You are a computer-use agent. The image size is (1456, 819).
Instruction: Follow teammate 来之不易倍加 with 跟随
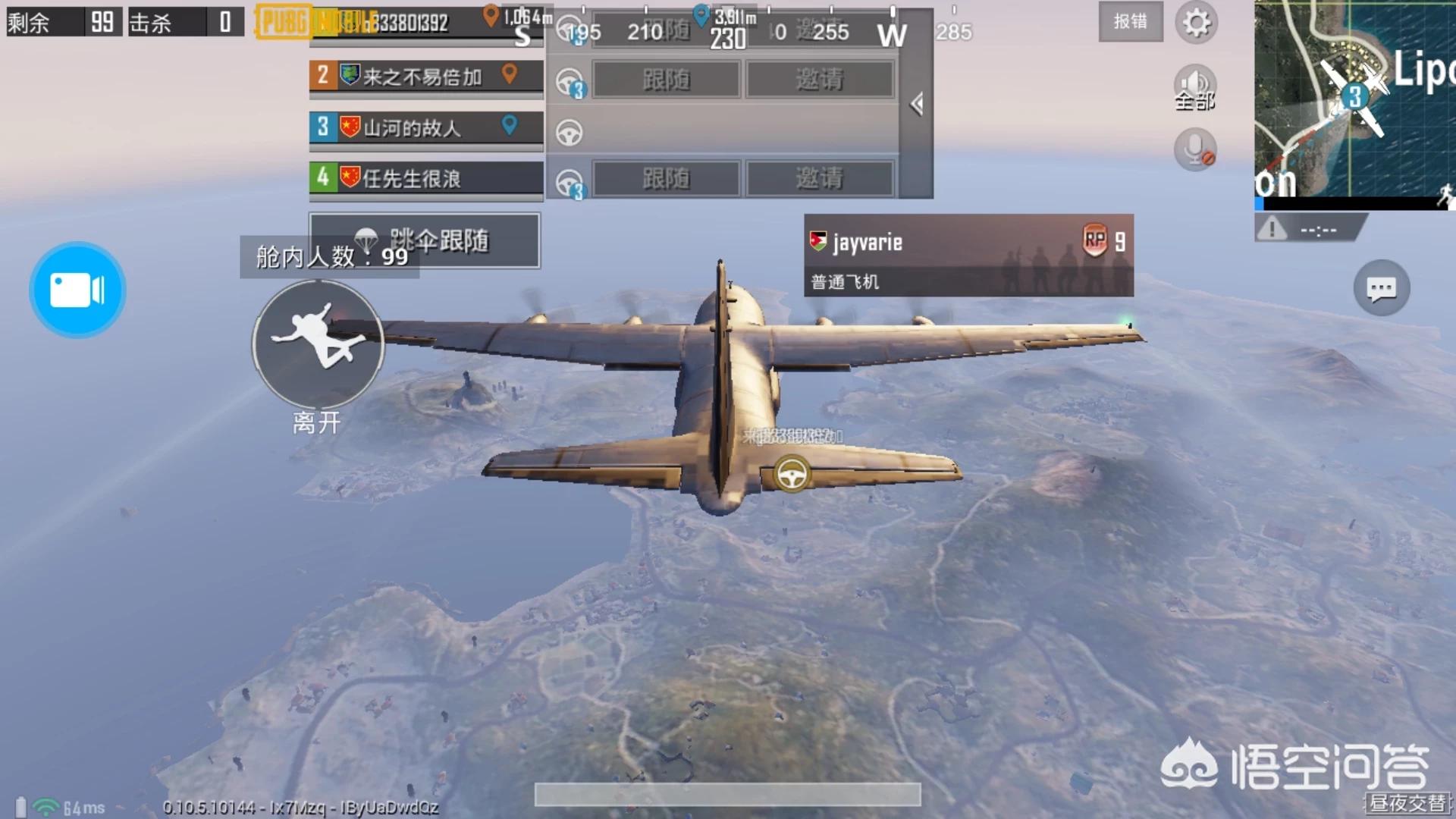(666, 80)
